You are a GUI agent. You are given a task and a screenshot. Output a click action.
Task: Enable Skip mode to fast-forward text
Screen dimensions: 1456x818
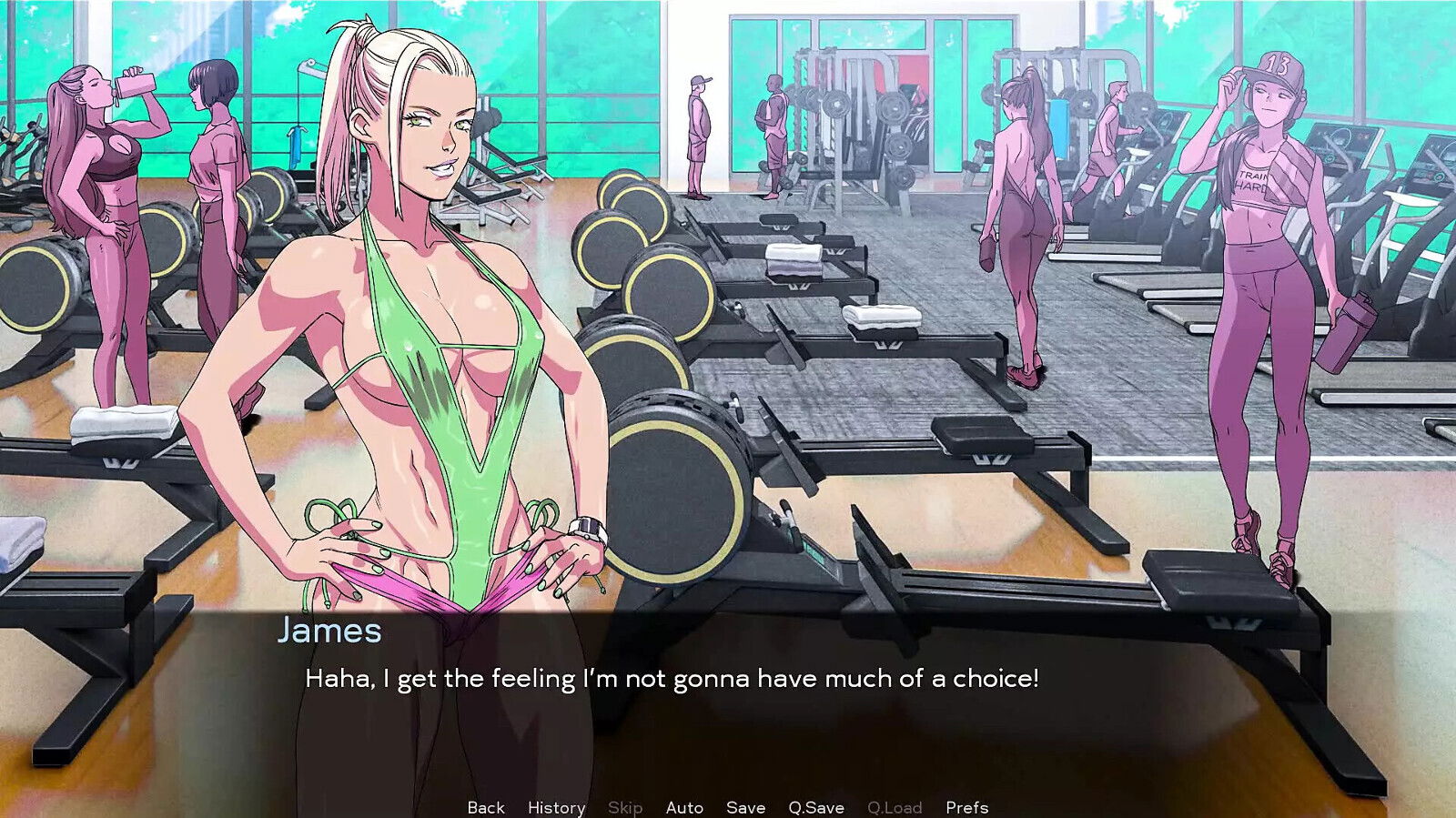[x=625, y=807]
